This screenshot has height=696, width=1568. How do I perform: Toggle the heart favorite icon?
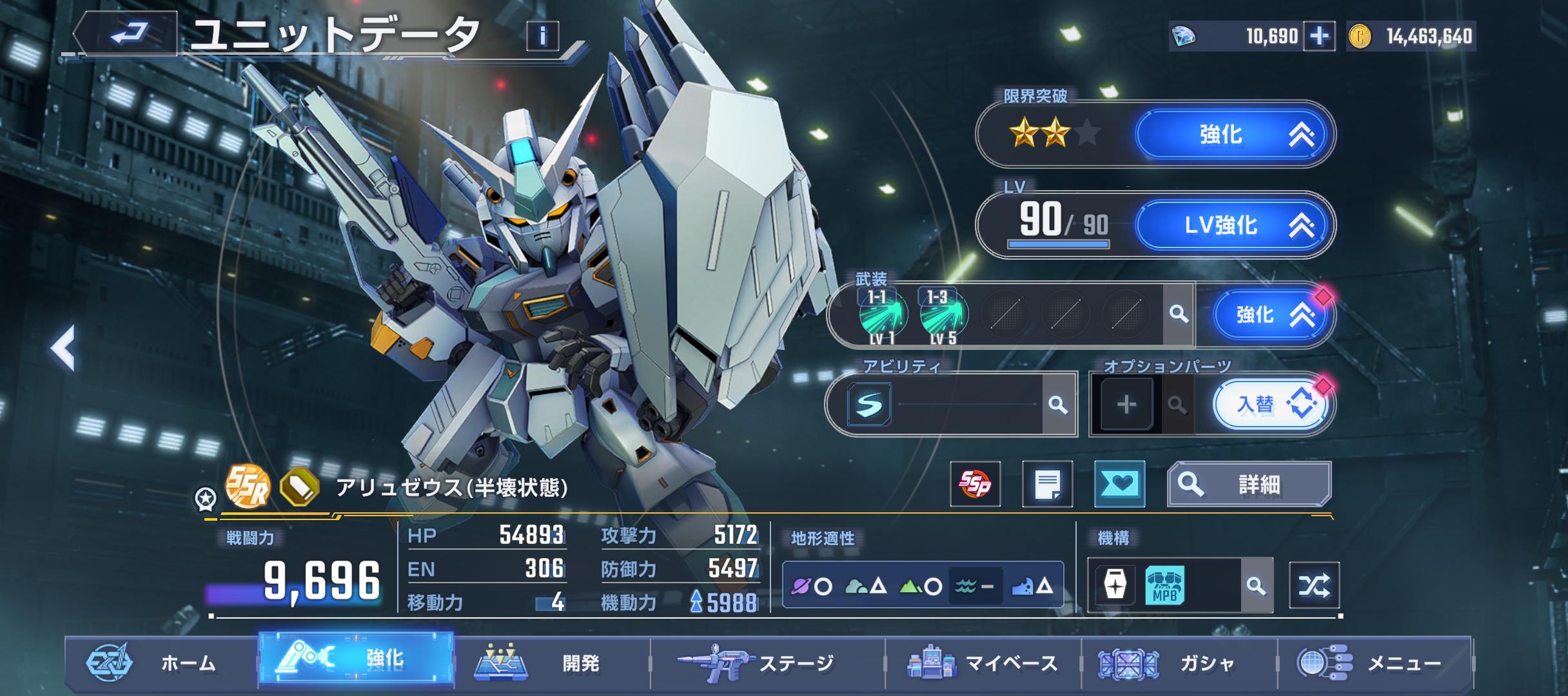tap(1119, 484)
